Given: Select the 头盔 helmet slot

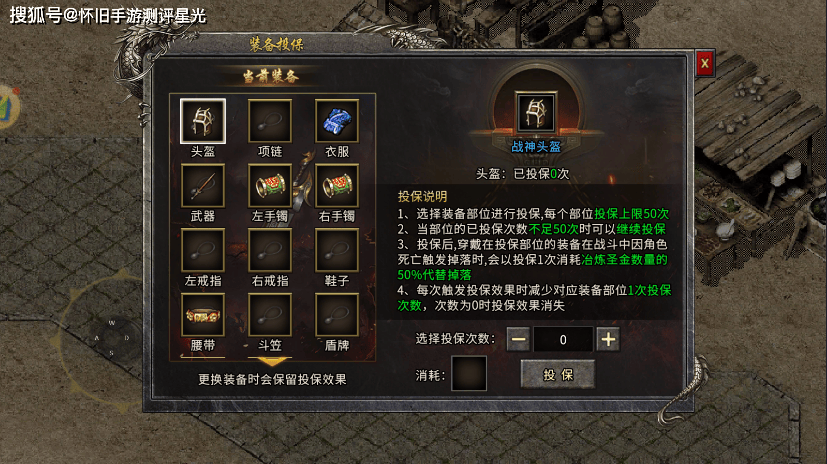Looking at the screenshot, I should coord(203,120).
